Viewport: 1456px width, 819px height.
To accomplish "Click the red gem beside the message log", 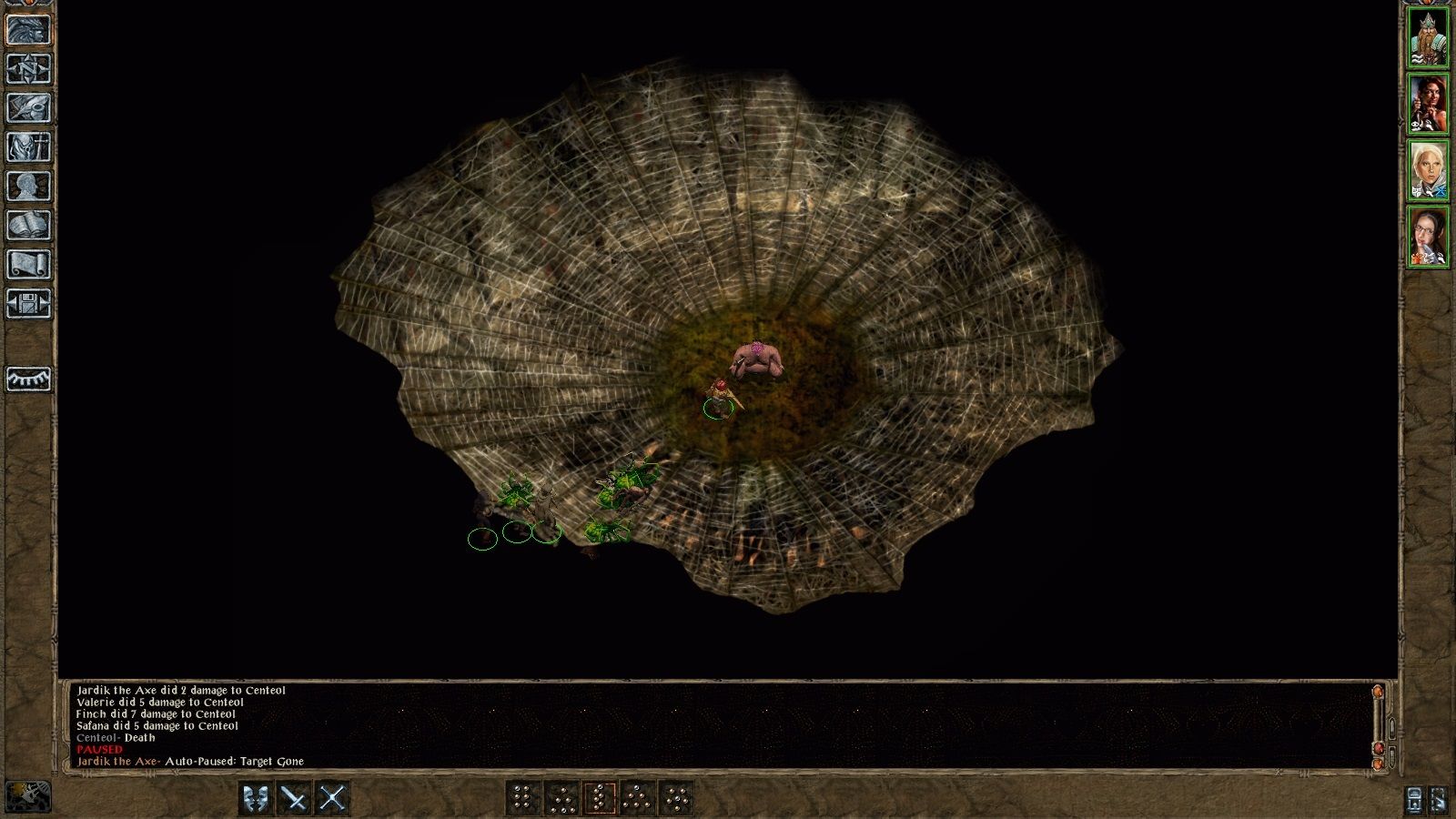I will pyautogui.click(x=1379, y=748).
